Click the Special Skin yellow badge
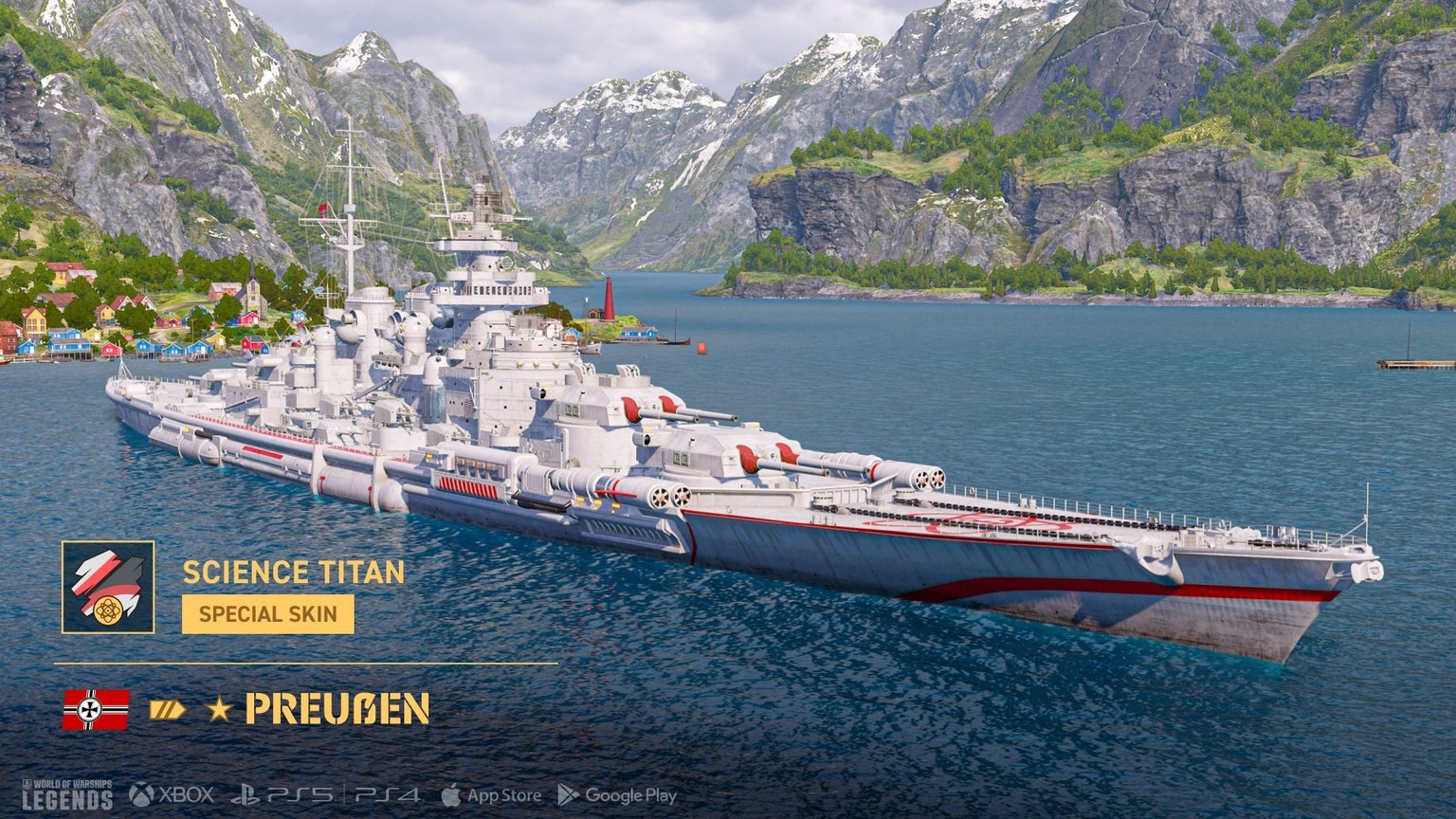The height and width of the screenshot is (819, 1456). [x=268, y=614]
